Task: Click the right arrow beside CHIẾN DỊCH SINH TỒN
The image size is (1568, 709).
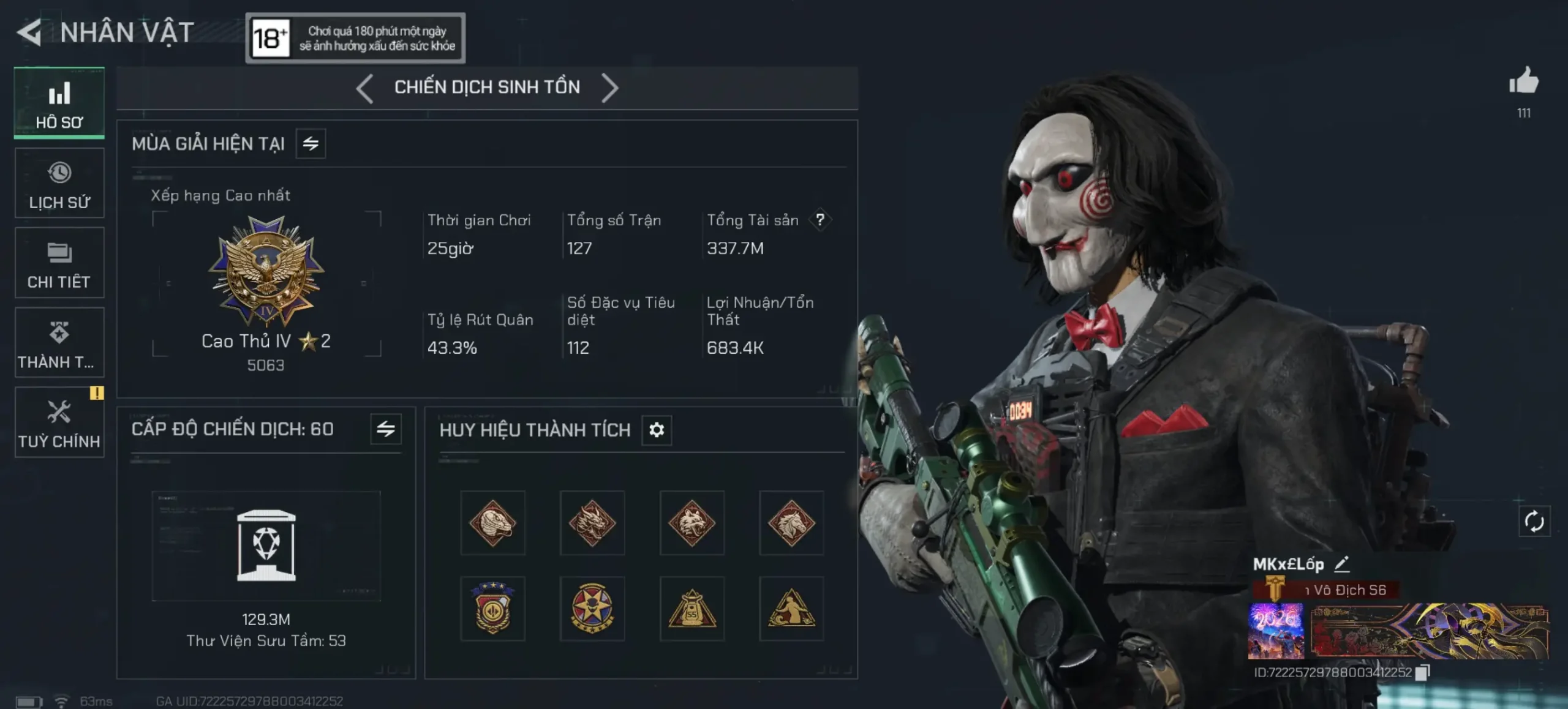Action: pyautogui.click(x=609, y=88)
